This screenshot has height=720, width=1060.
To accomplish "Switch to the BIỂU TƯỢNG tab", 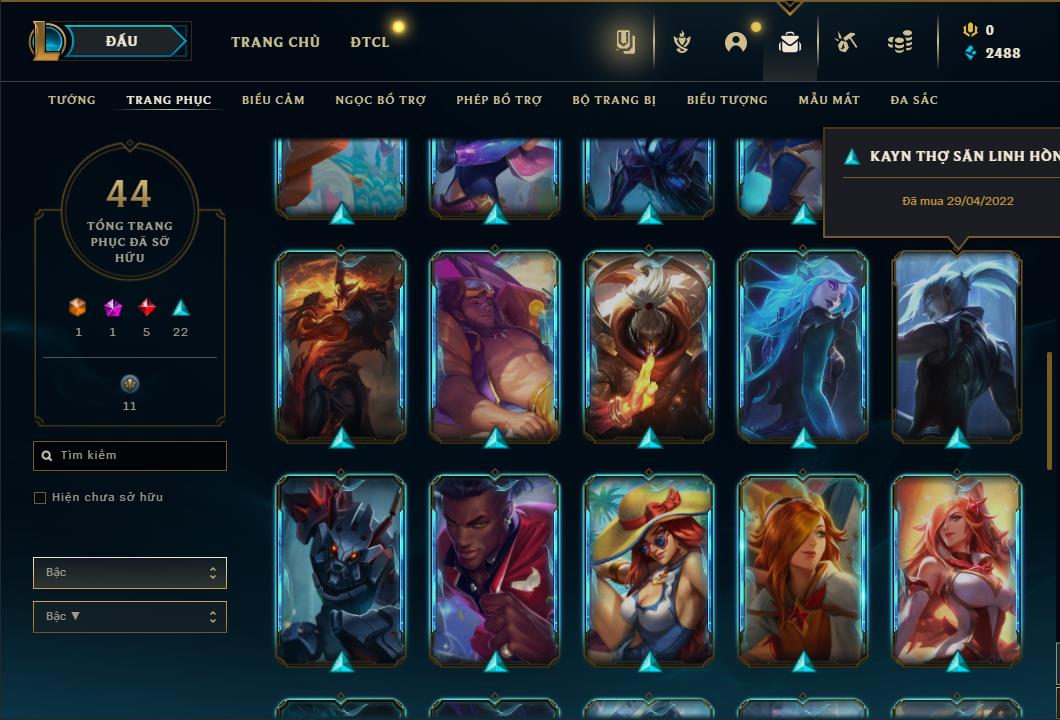I will pos(727,100).
